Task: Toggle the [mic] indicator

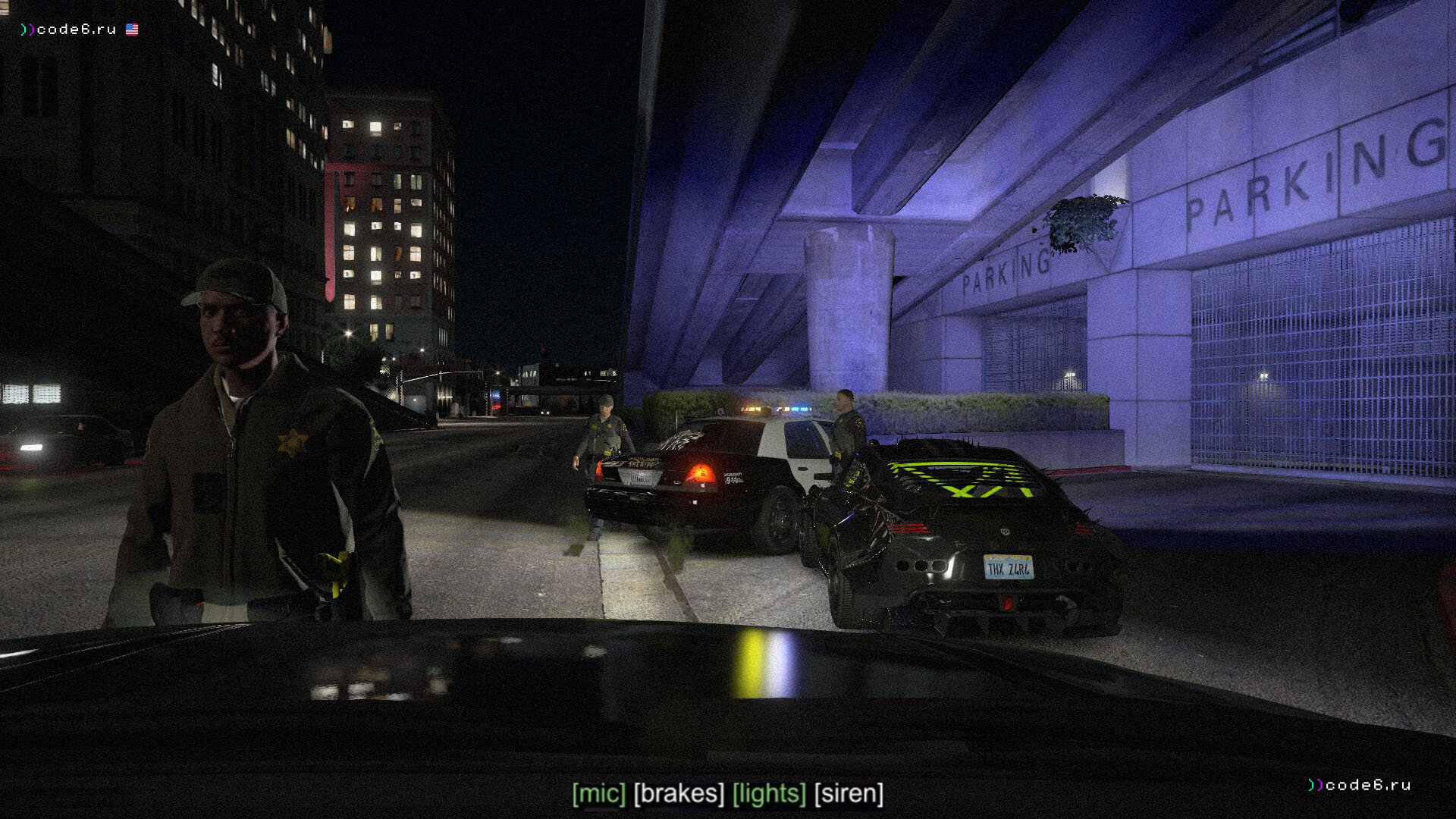Action: tap(599, 794)
